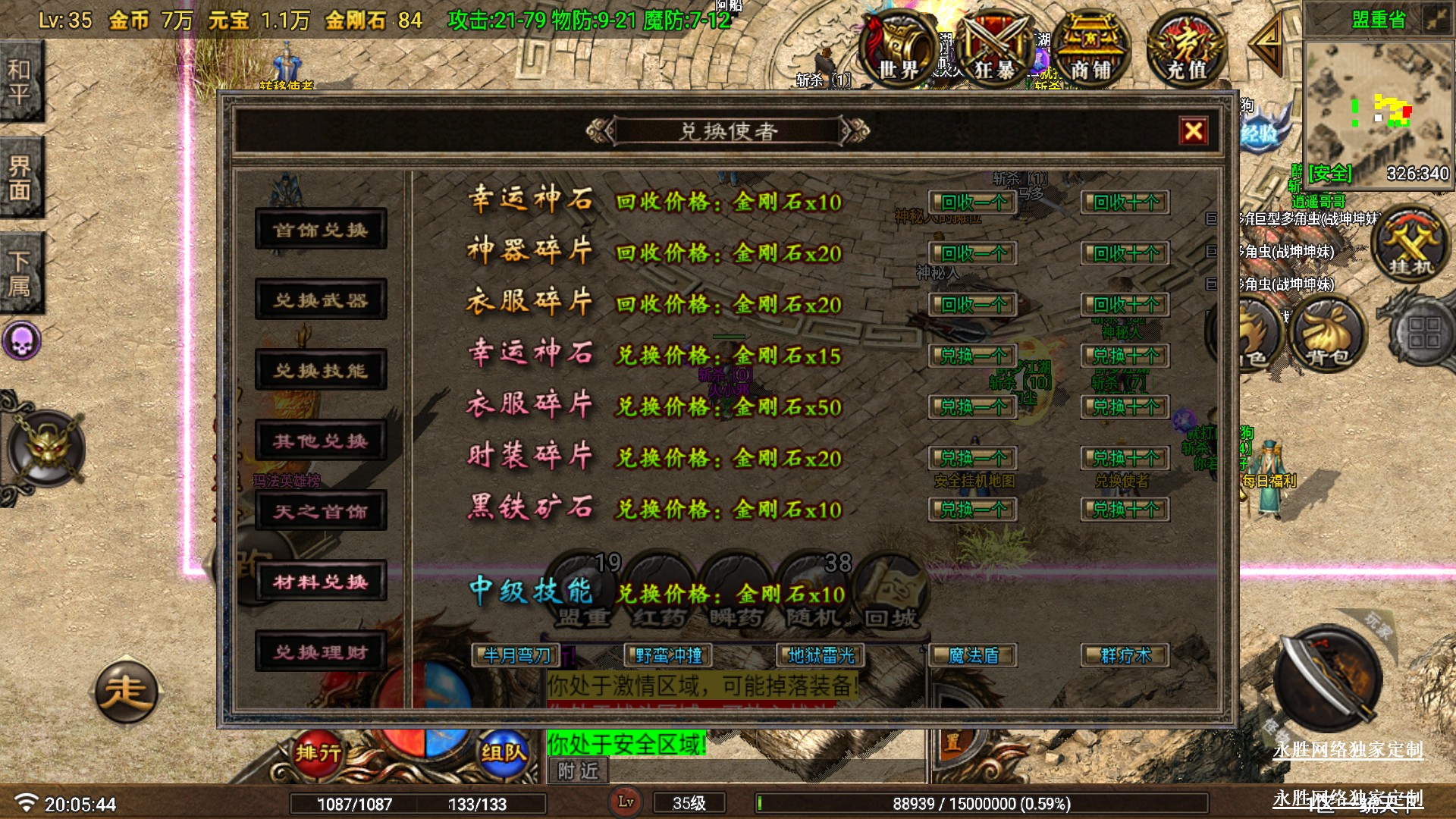Viewport: 1456px width, 819px height.
Task: Open the 兑换武器 category
Action: [321, 300]
